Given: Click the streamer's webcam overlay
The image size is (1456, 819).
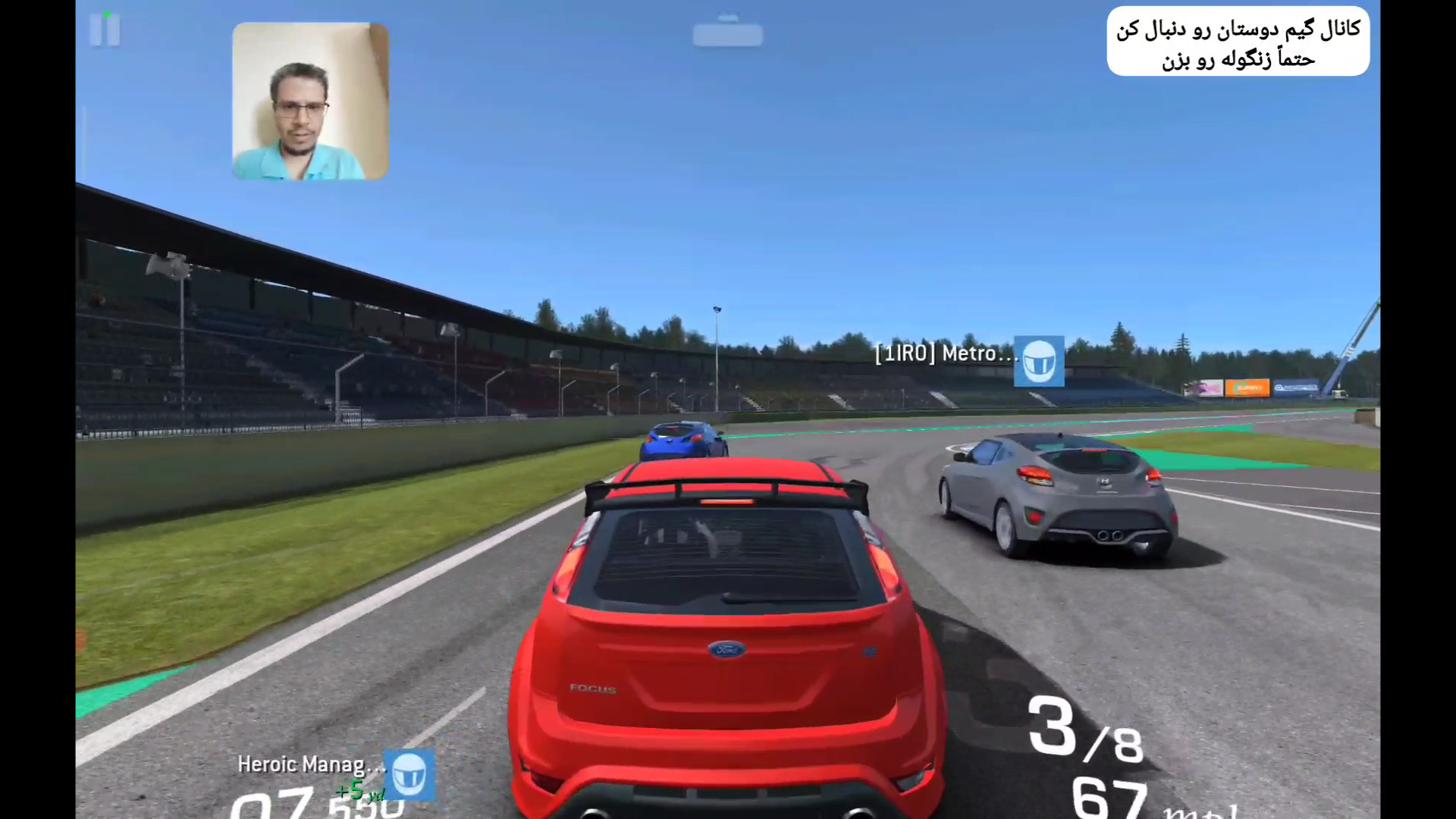Looking at the screenshot, I should pos(310,101).
